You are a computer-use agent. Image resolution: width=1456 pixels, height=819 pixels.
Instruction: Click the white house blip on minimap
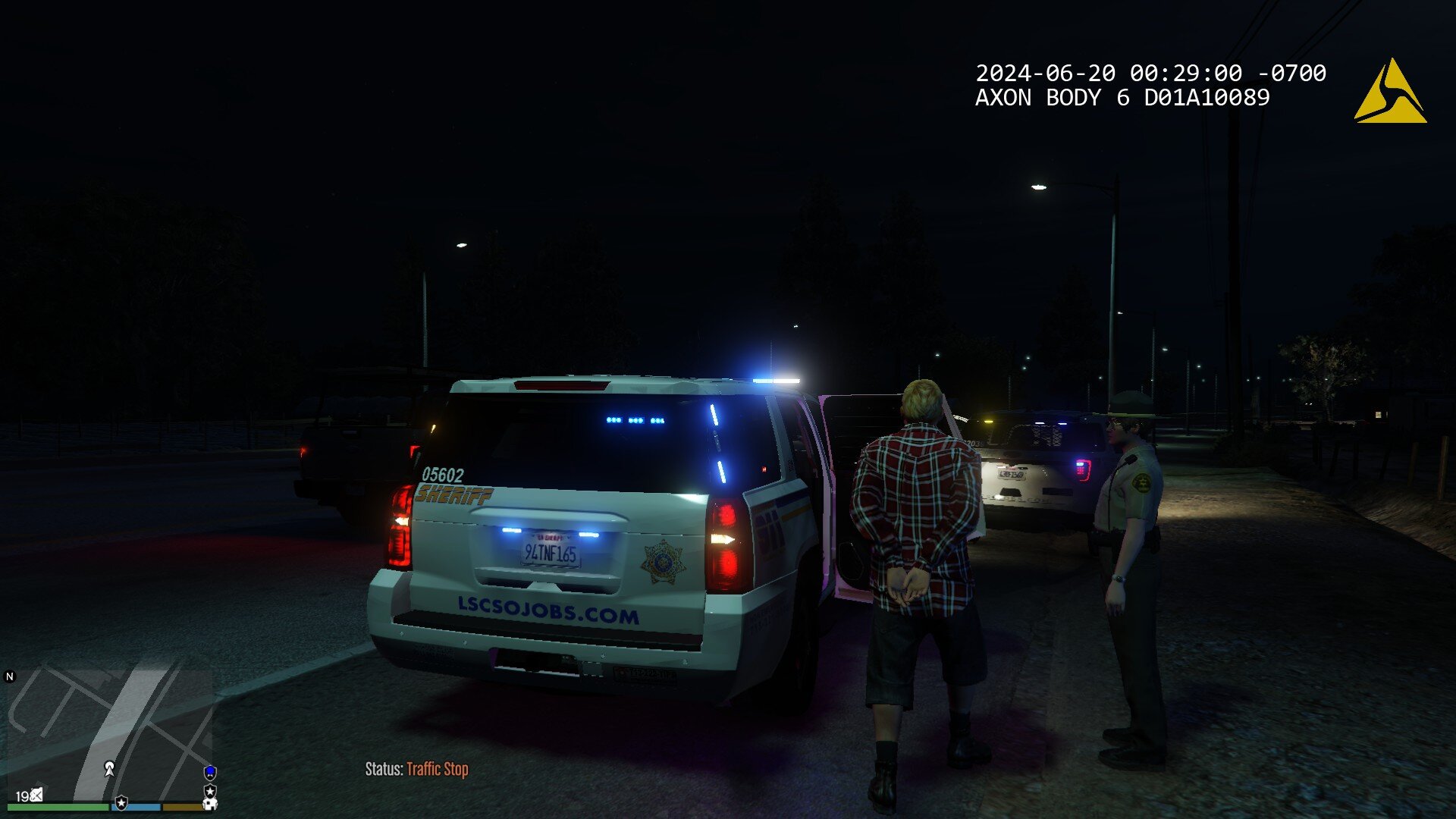click(210, 803)
